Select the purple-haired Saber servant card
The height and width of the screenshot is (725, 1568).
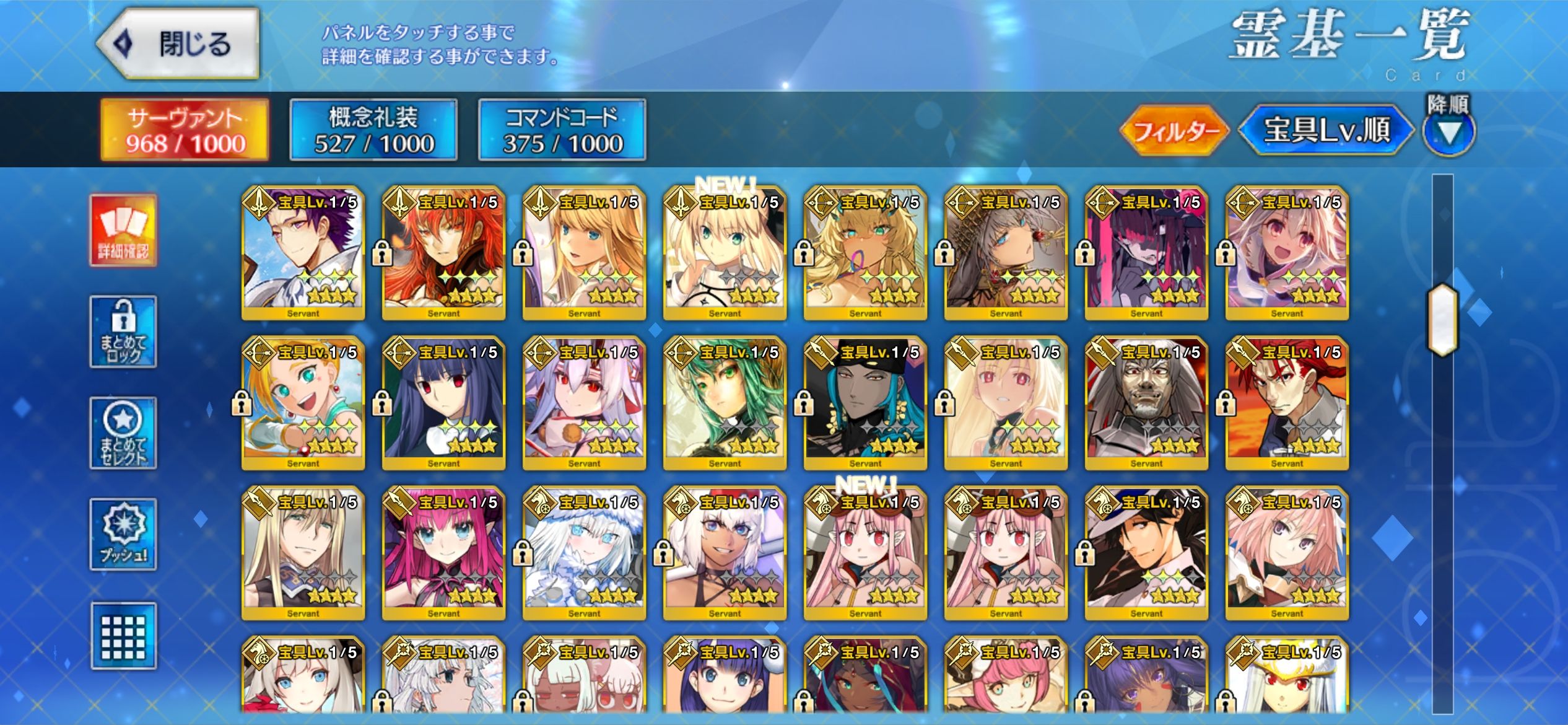(x=303, y=254)
